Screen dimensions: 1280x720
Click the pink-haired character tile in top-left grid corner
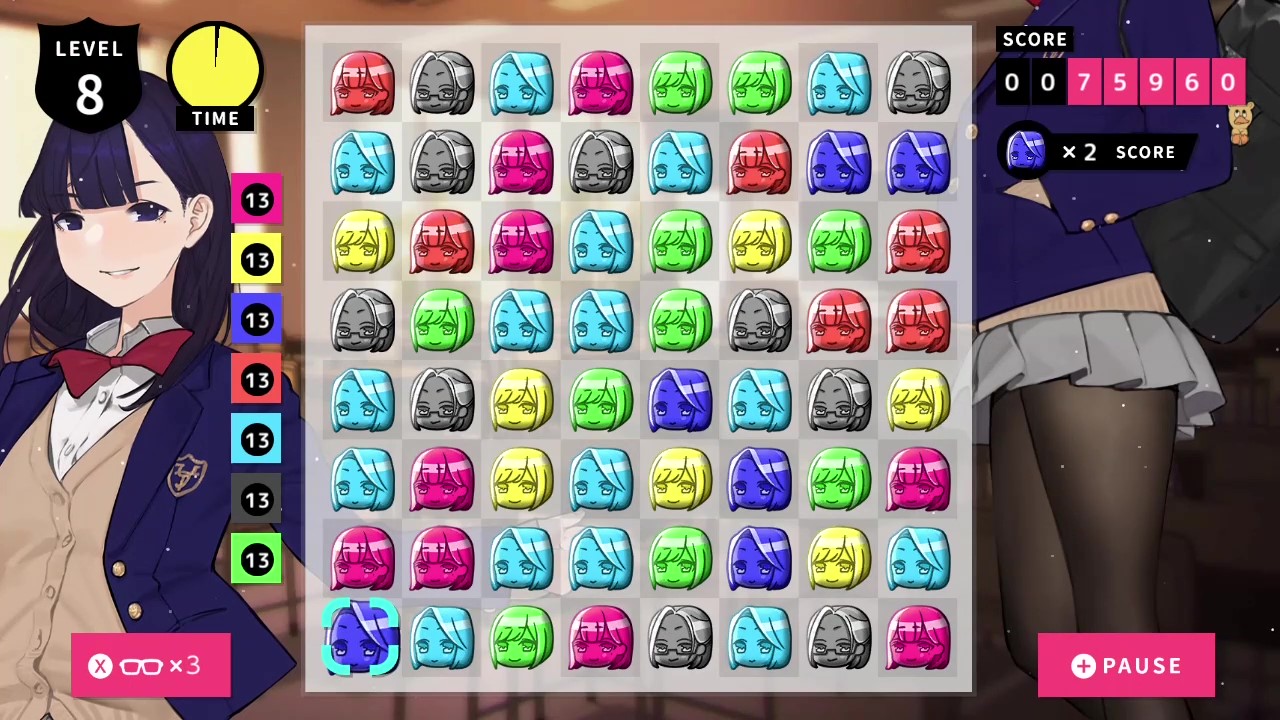[x=362, y=82]
